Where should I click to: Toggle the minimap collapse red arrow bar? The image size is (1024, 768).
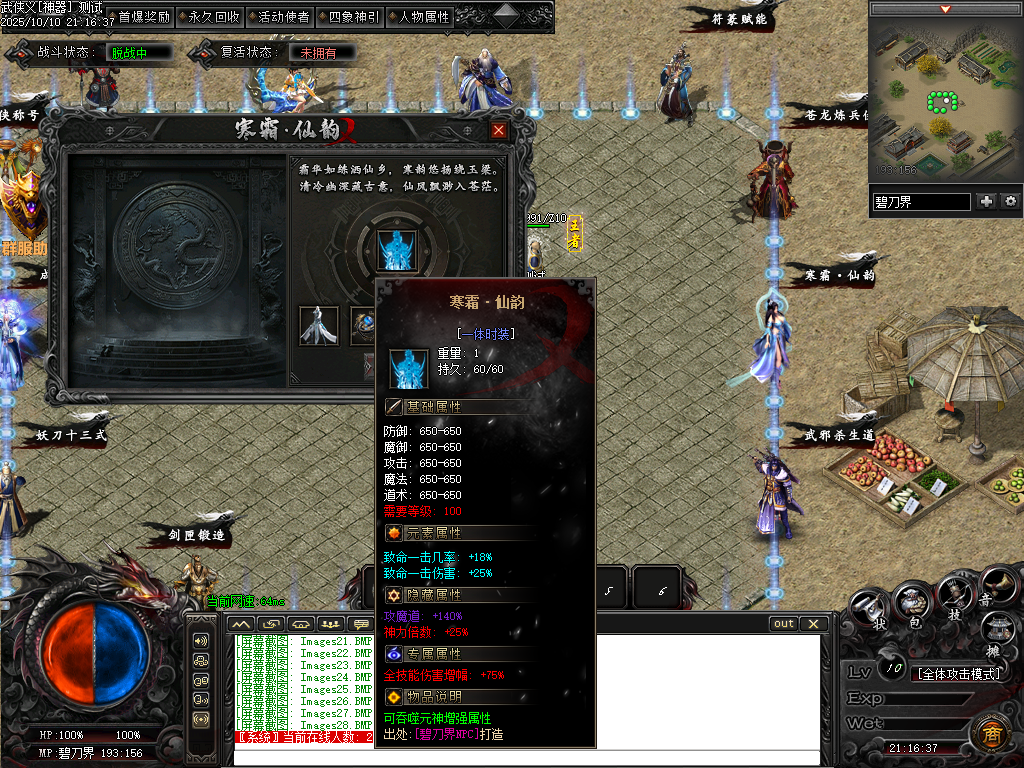[x=945, y=9]
